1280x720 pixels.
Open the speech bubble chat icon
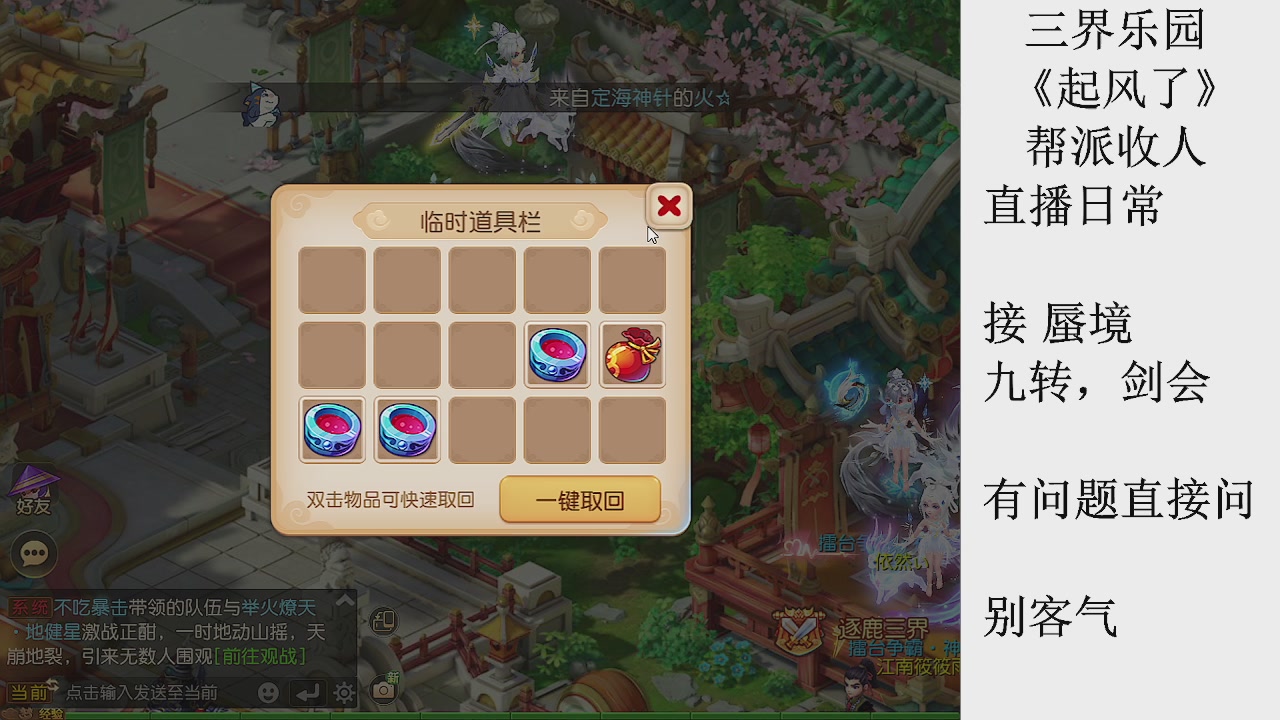pyautogui.click(x=32, y=553)
